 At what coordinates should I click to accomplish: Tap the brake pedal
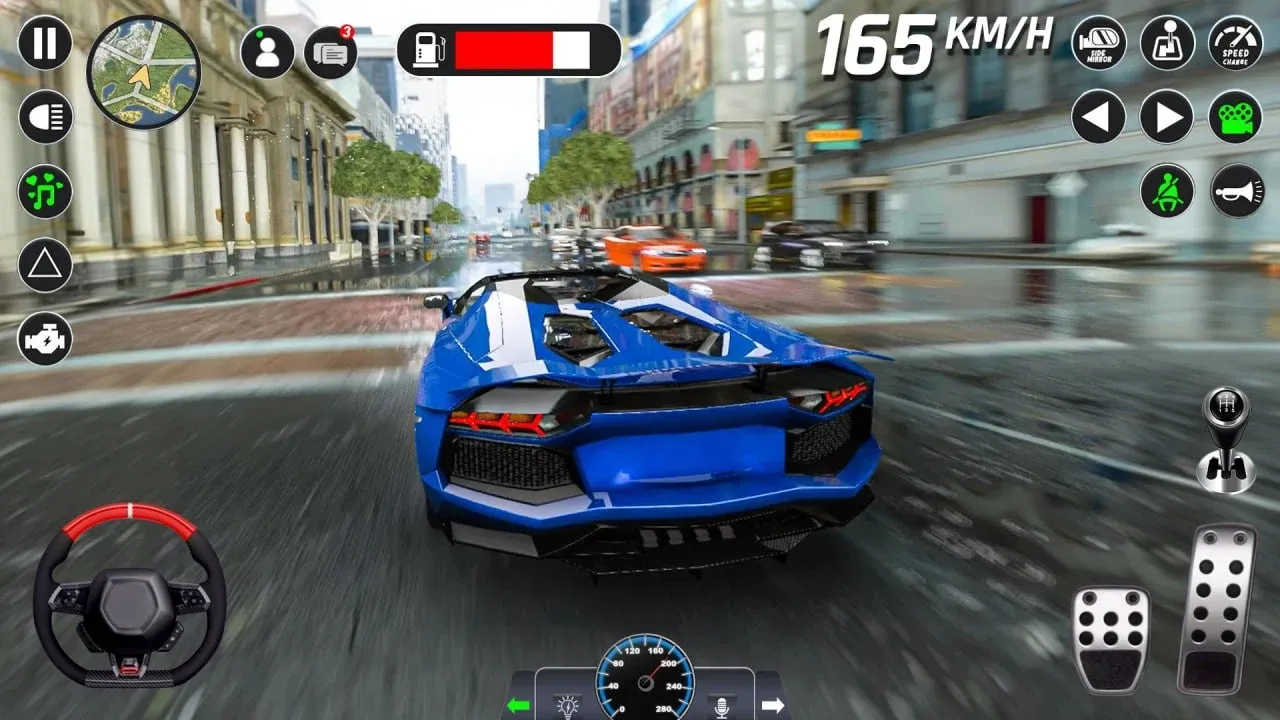1111,639
